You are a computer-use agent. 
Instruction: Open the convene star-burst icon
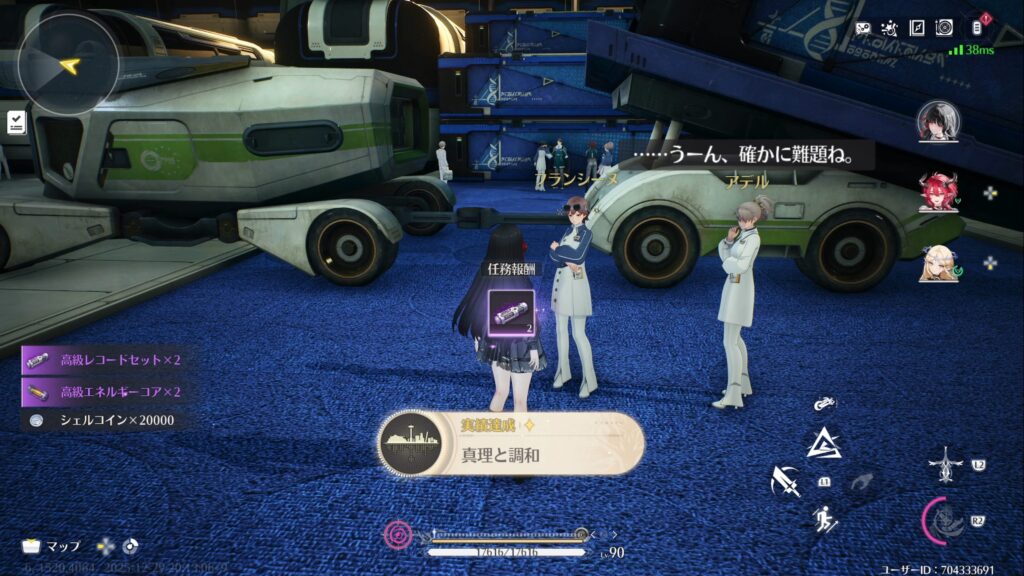[x=889, y=28]
